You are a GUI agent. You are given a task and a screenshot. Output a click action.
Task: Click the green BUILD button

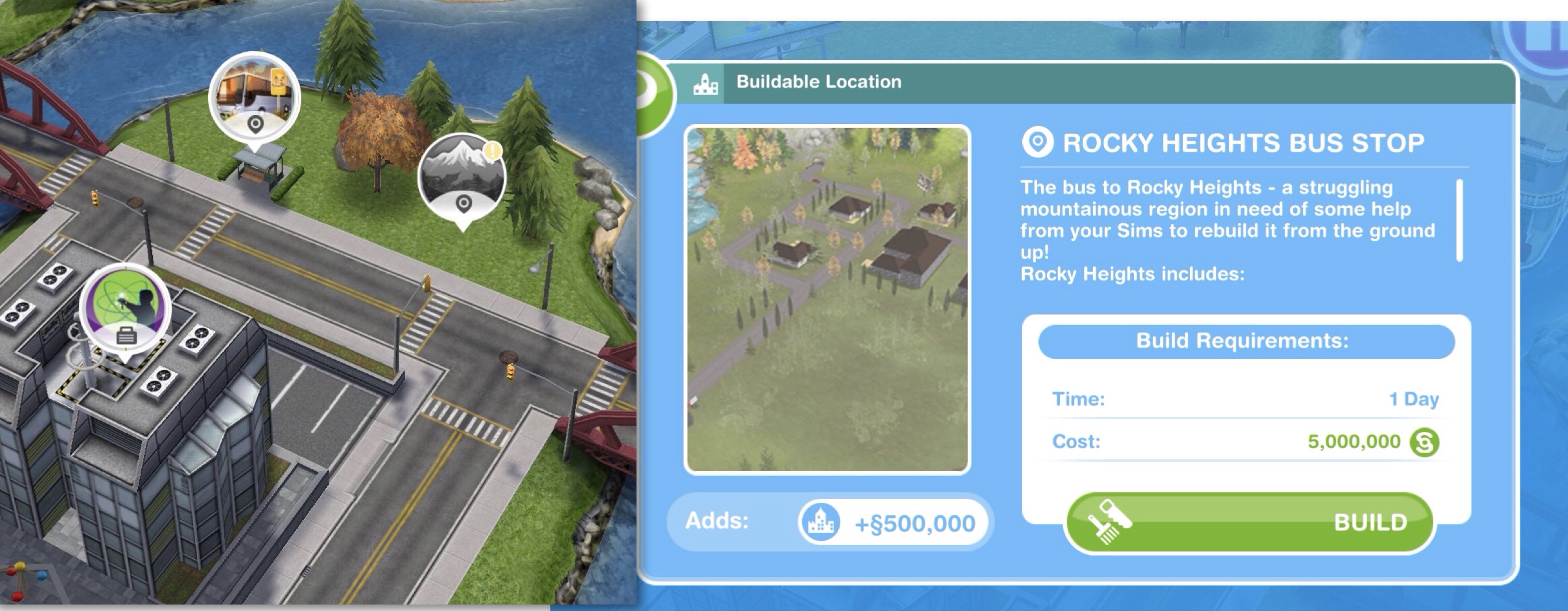[1249, 523]
